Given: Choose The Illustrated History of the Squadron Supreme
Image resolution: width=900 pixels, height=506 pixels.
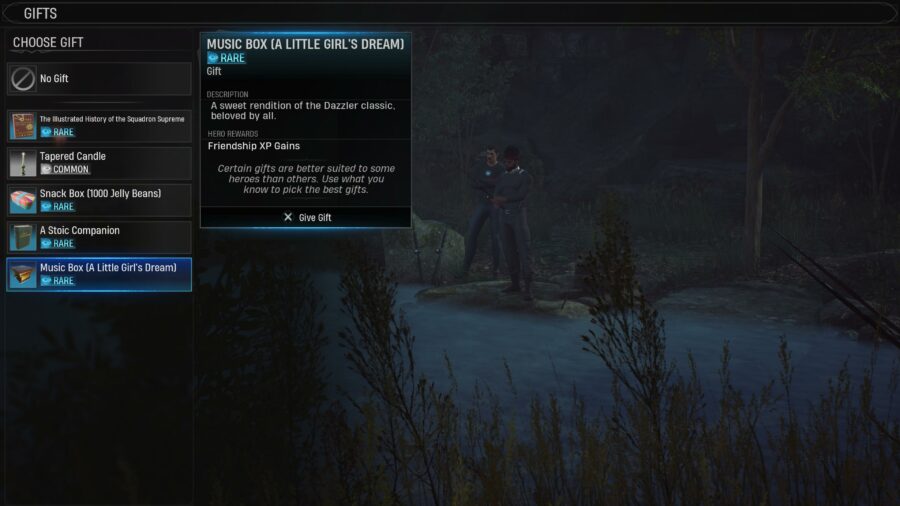Looking at the screenshot, I should pos(99,126).
